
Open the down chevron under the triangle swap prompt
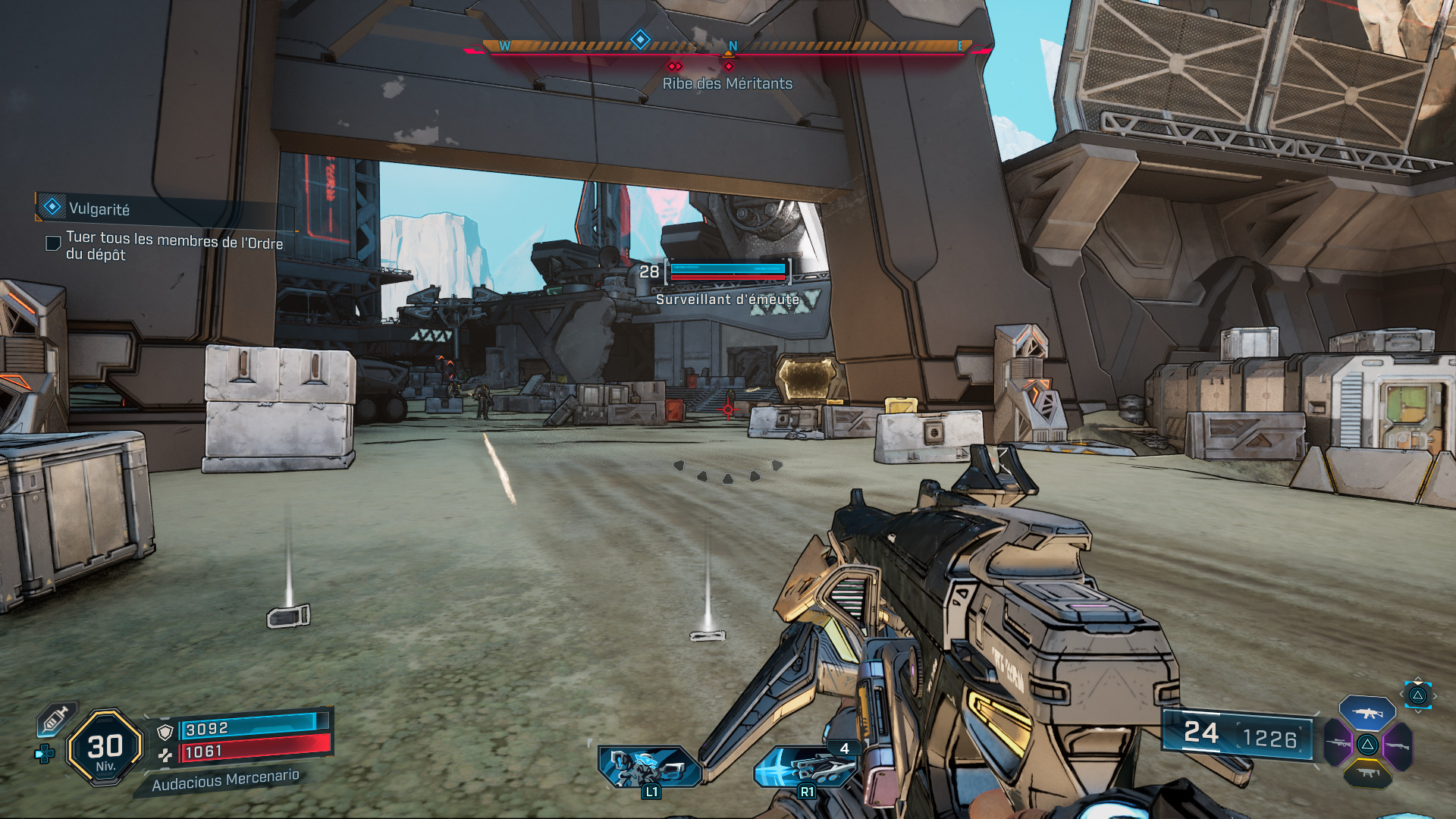pos(1418,712)
